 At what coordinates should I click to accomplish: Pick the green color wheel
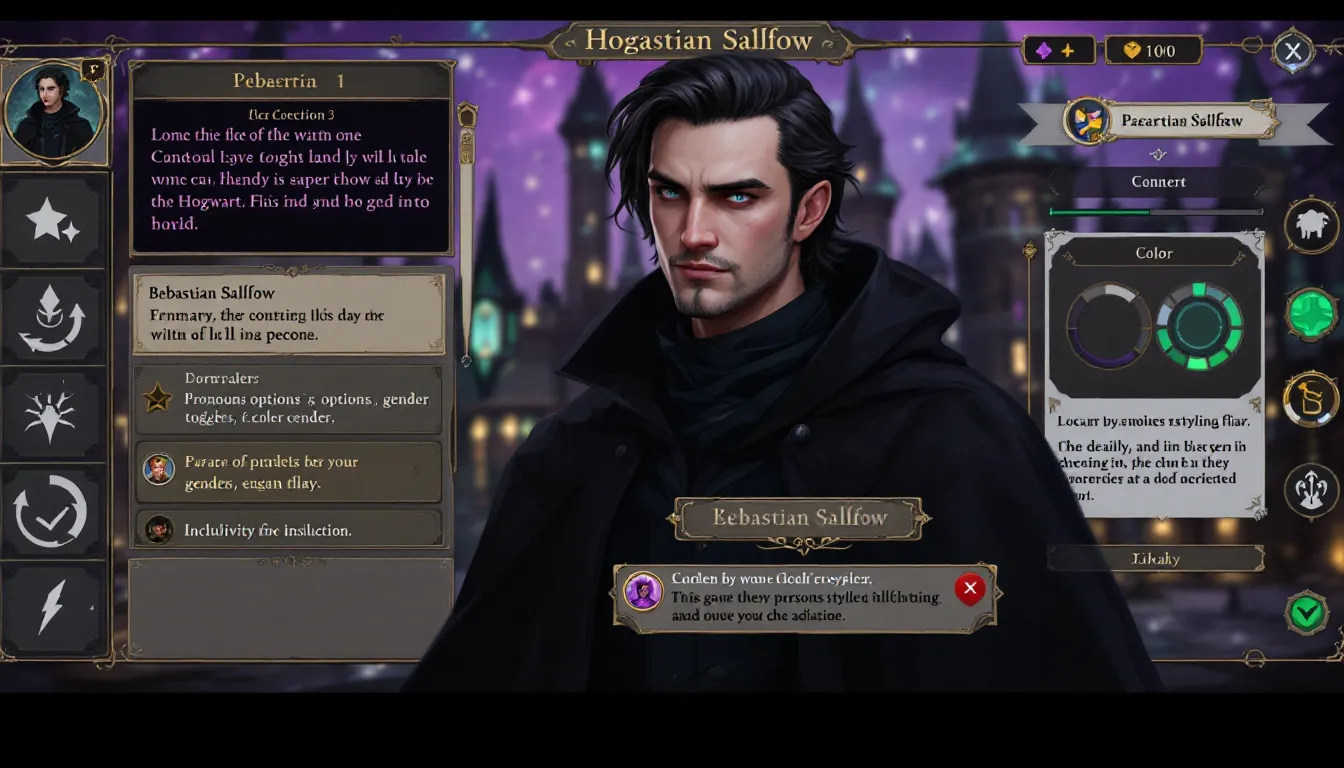1199,326
